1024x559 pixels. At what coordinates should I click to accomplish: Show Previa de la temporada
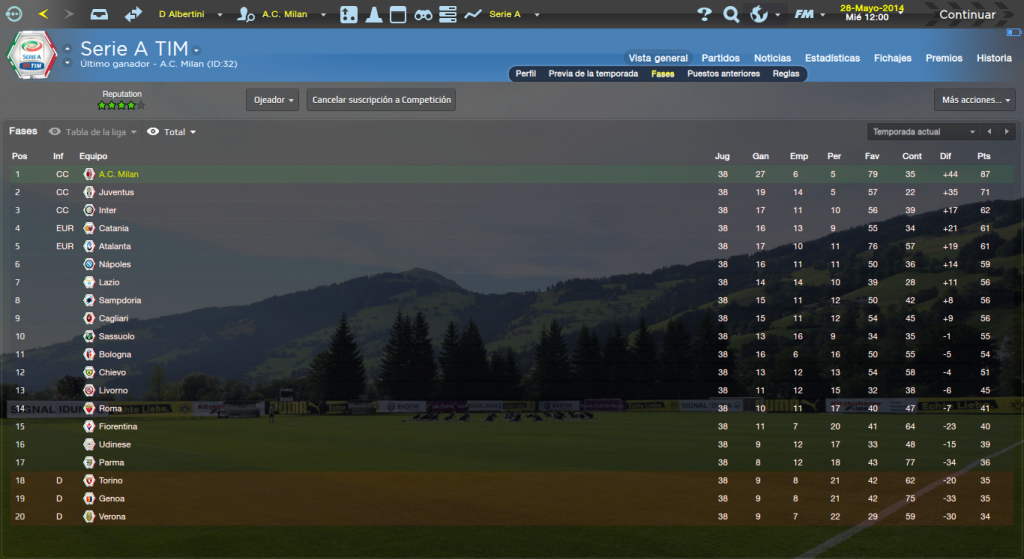tap(593, 74)
